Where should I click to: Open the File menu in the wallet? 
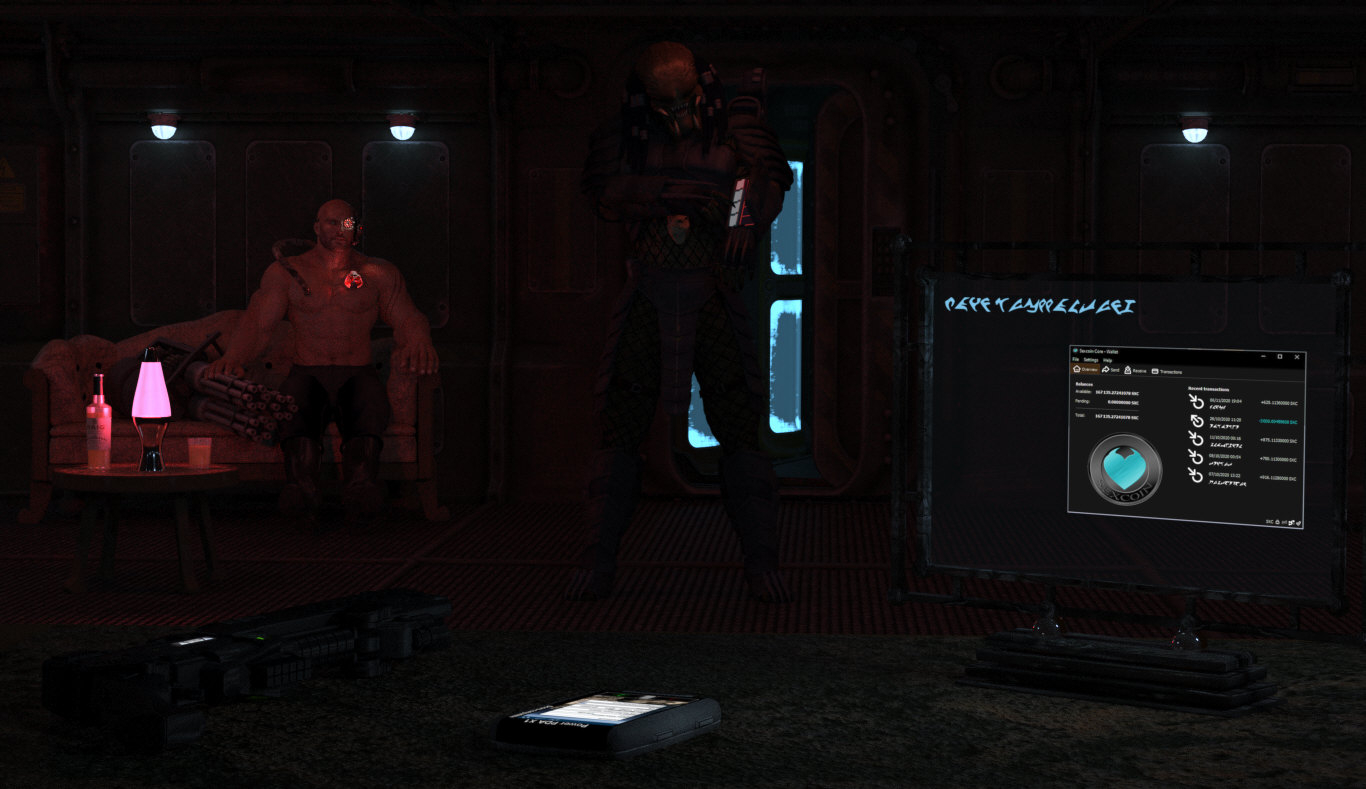pyautogui.click(x=1075, y=359)
